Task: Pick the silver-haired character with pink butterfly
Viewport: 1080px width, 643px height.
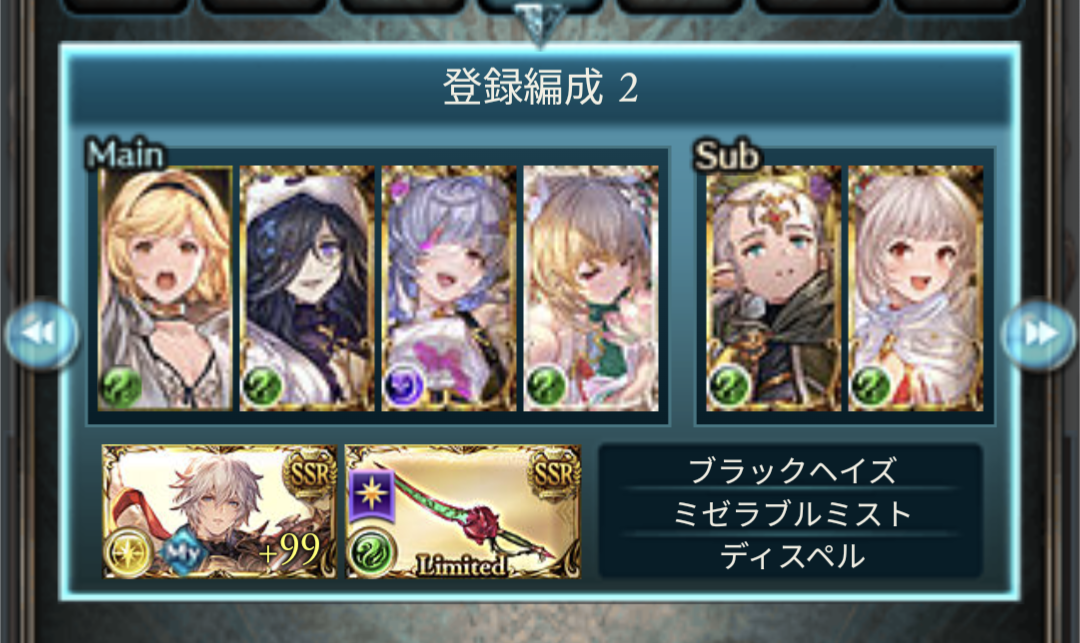Action: (449, 288)
